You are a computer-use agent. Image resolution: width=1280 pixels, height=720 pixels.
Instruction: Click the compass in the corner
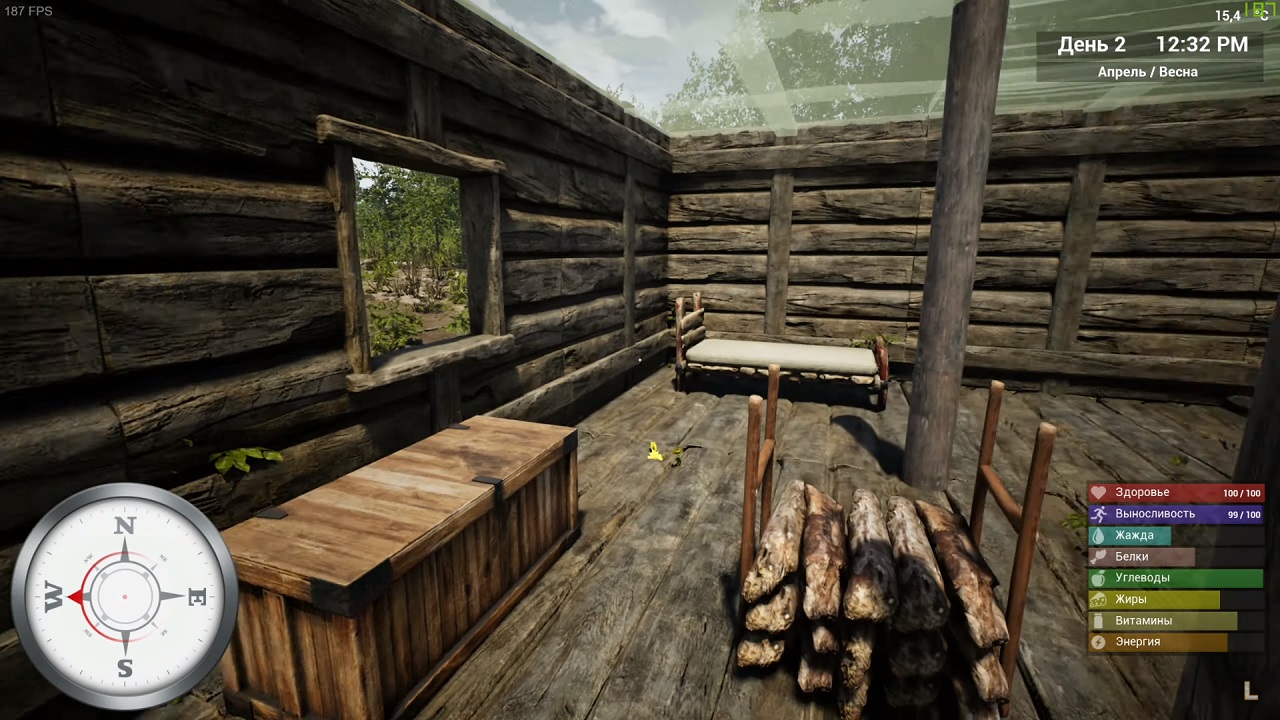click(124, 597)
